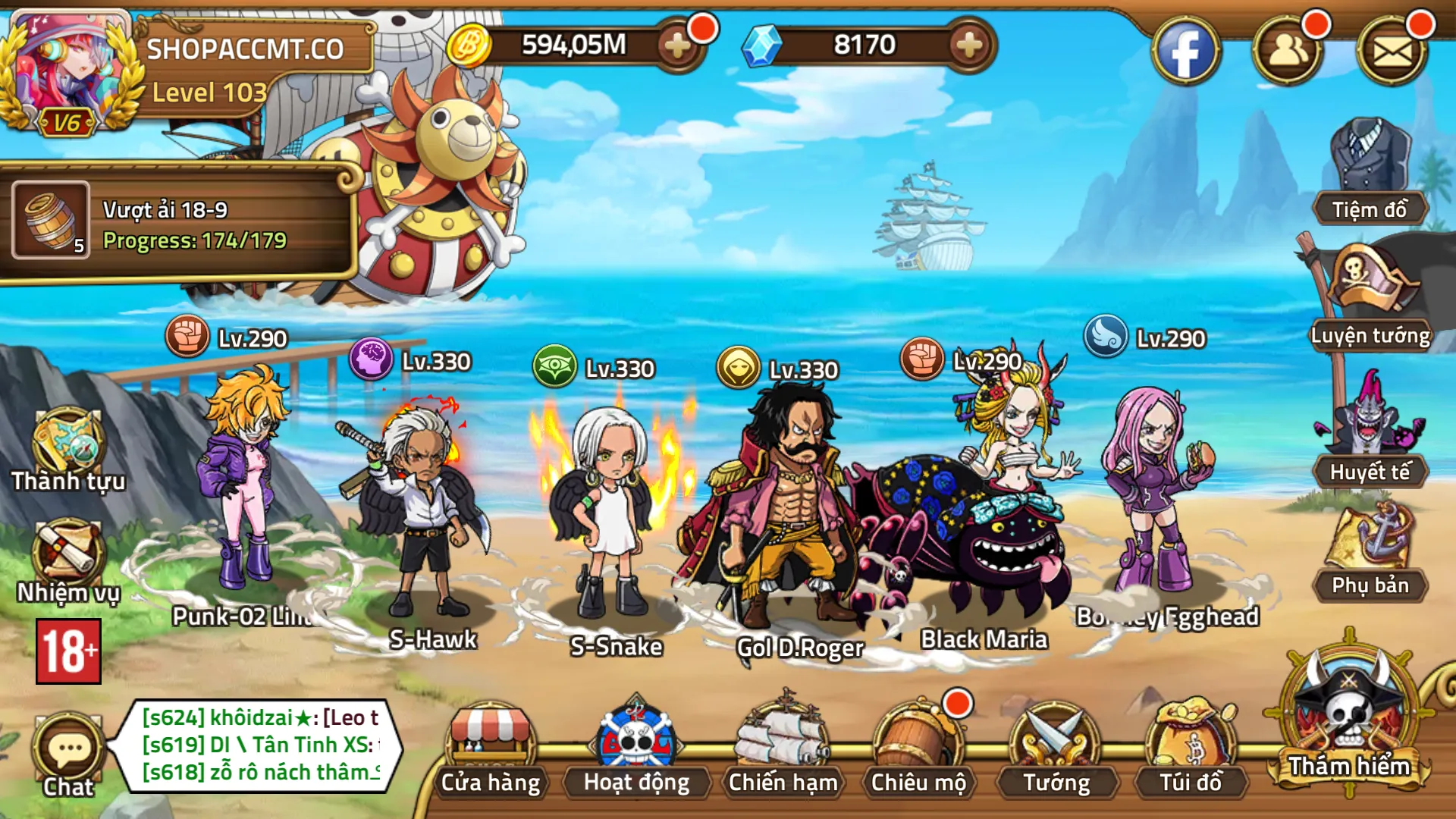Open Phụ bản dungeons

tap(1370, 554)
